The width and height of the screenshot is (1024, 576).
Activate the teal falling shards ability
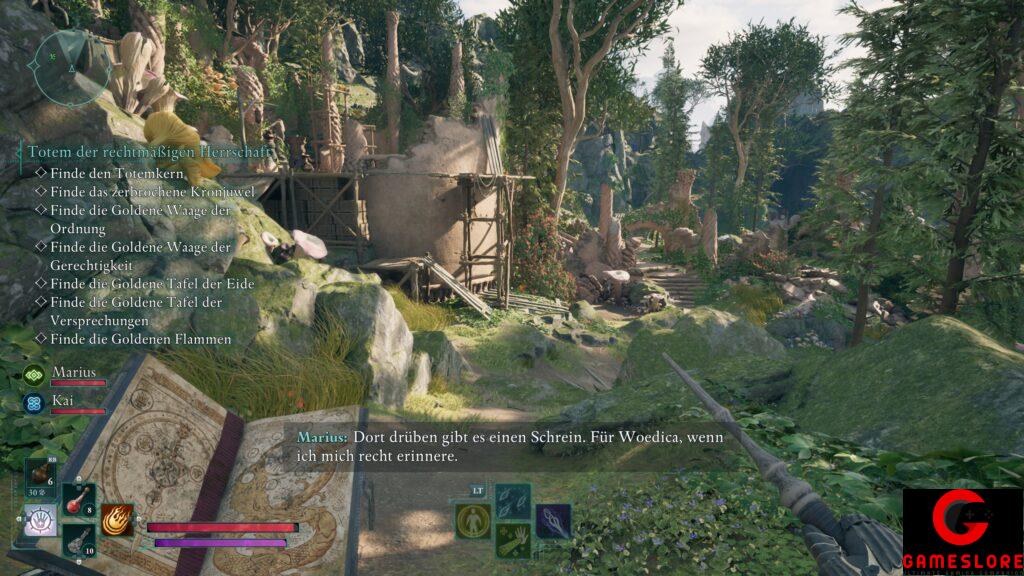pyautogui.click(x=512, y=501)
